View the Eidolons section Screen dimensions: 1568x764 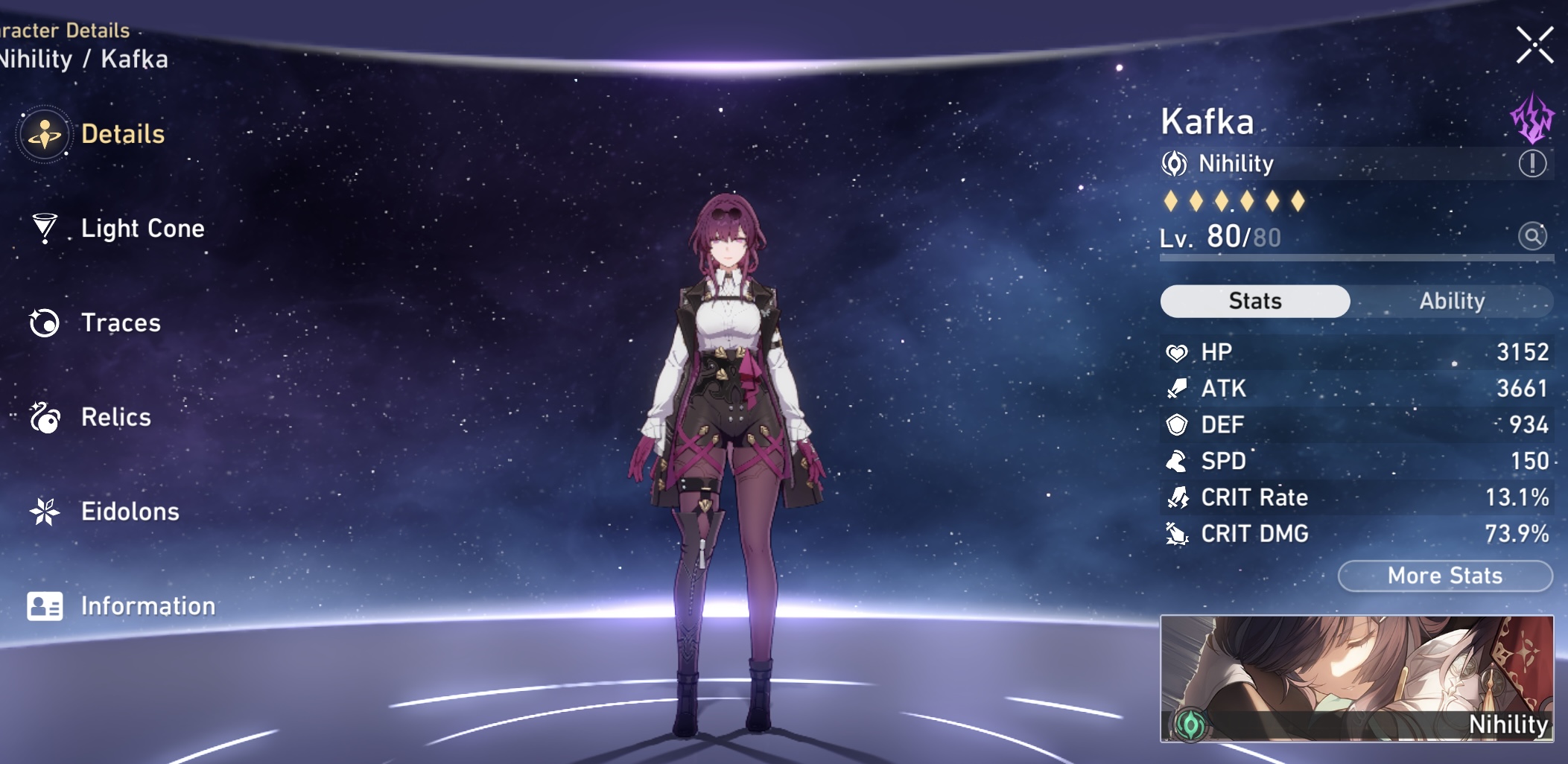tap(131, 512)
